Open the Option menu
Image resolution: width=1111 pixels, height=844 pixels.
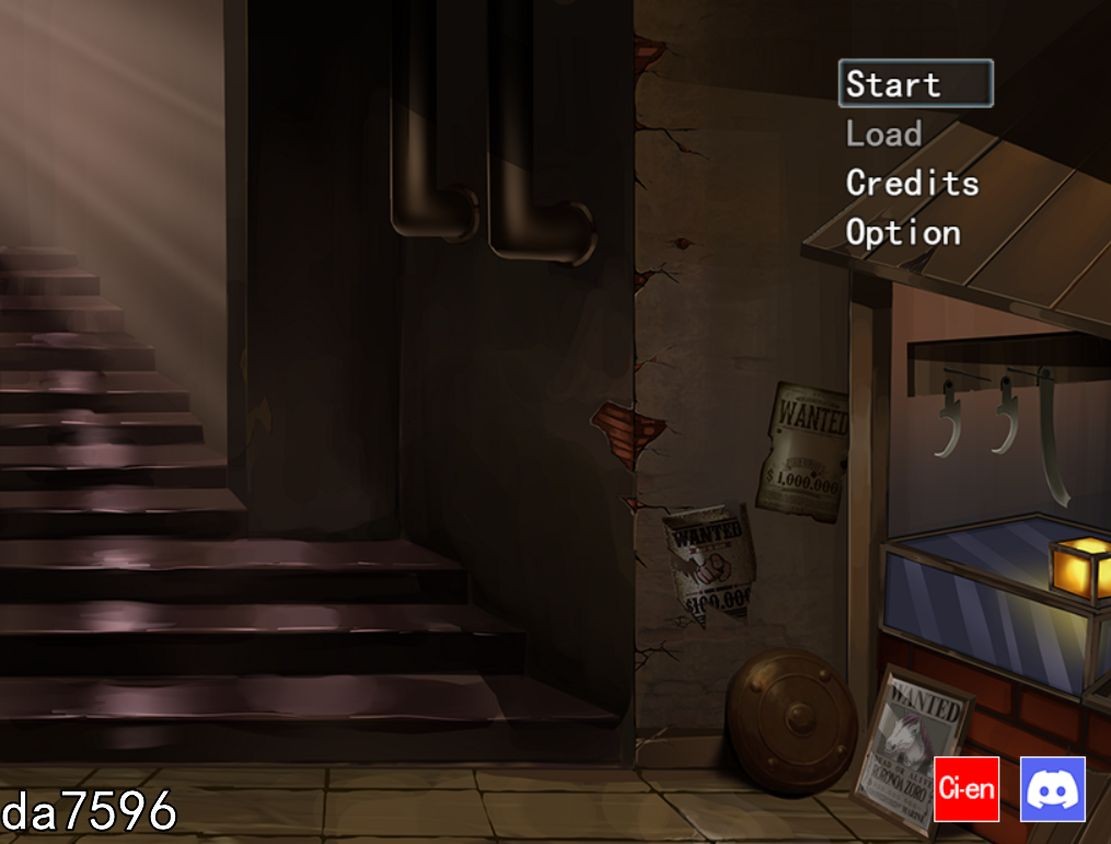pyautogui.click(x=903, y=233)
